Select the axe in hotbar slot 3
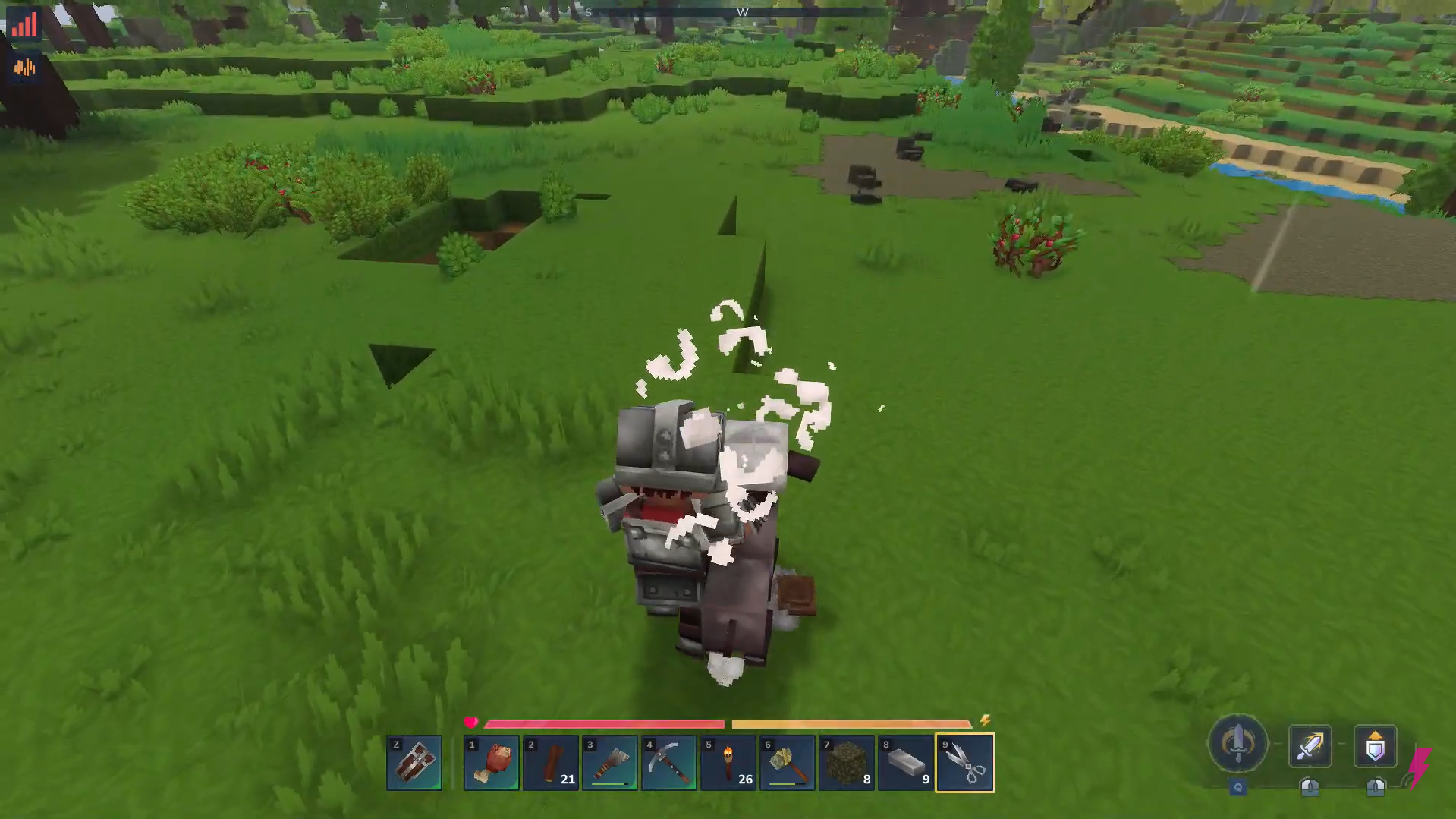This screenshot has height=819, width=1456. pos(609,762)
